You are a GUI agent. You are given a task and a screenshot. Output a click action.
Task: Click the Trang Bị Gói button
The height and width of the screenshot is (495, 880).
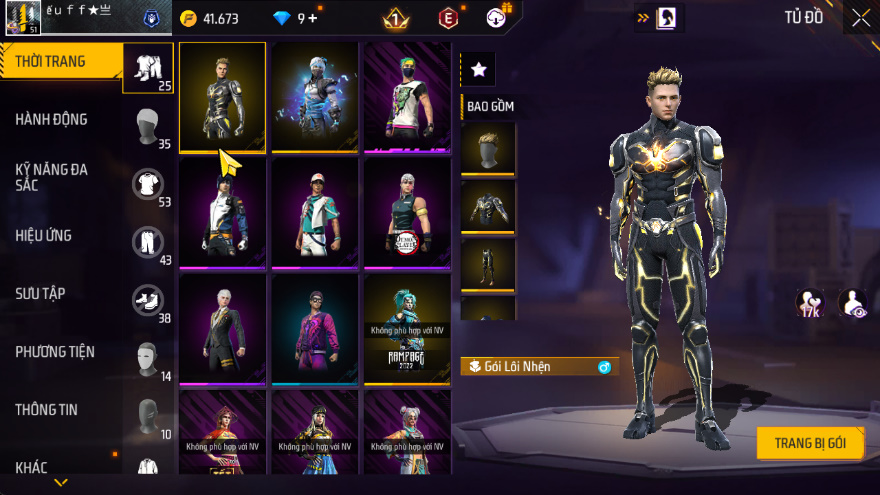pyautogui.click(x=810, y=443)
